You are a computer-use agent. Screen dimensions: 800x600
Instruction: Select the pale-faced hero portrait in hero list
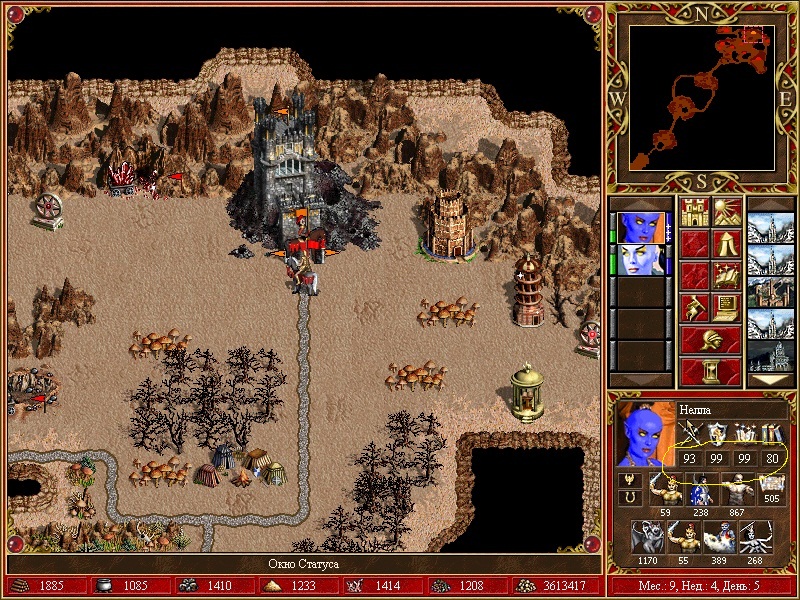coord(639,259)
